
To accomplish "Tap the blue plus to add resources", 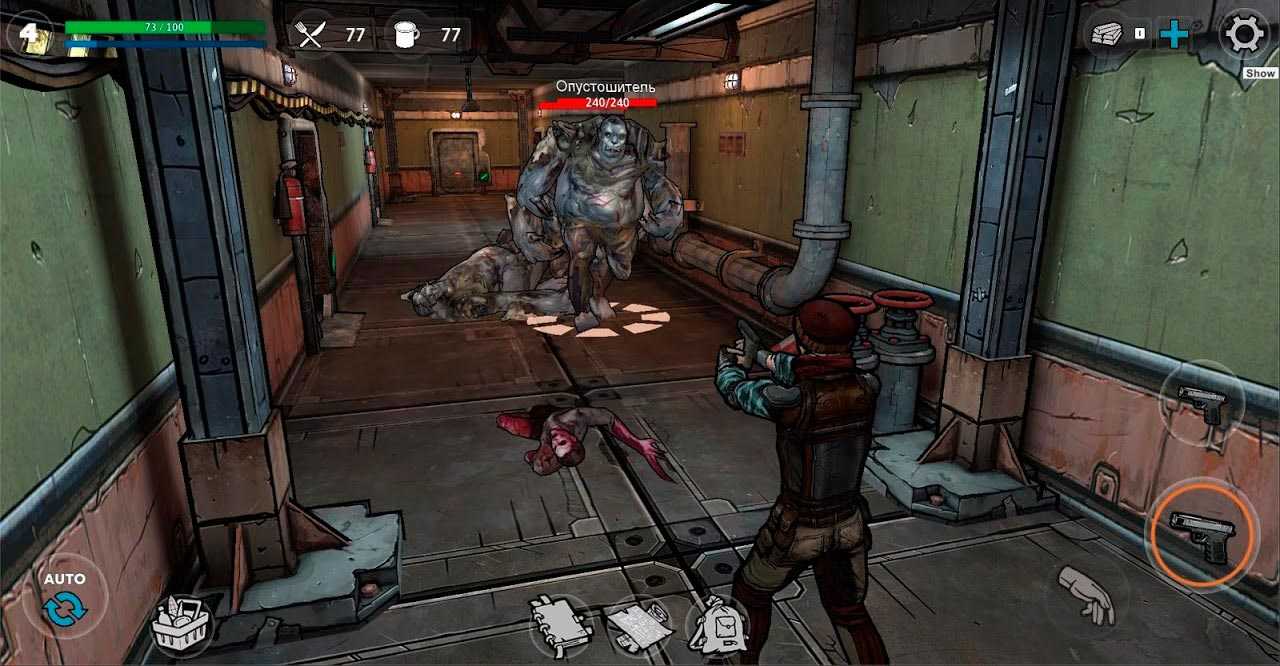I will [1174, 35].
